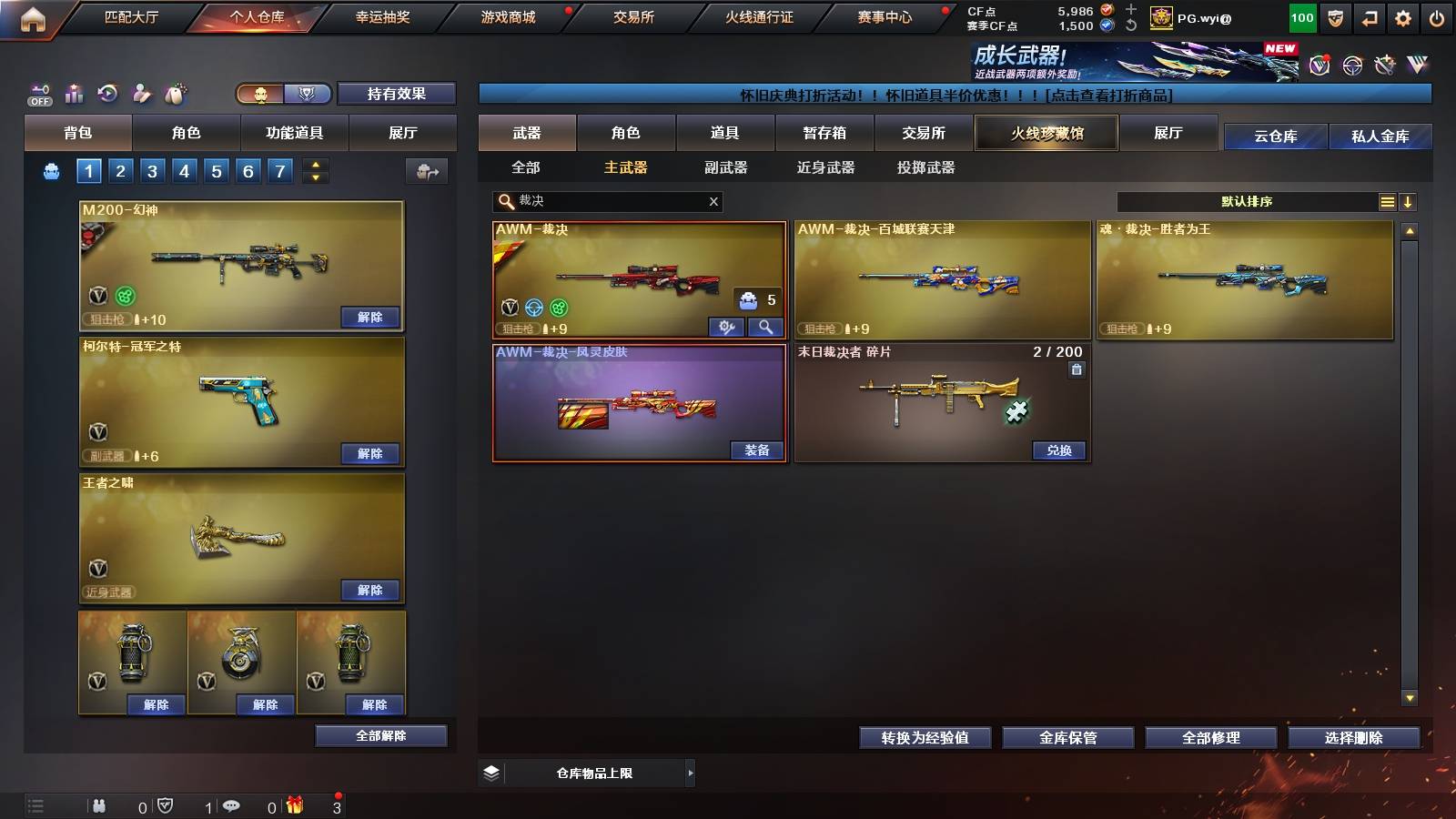Click the magnifier icon on the AWM-裁决 card
Screen dimensions: 1456x819
[x=765, y=328]
